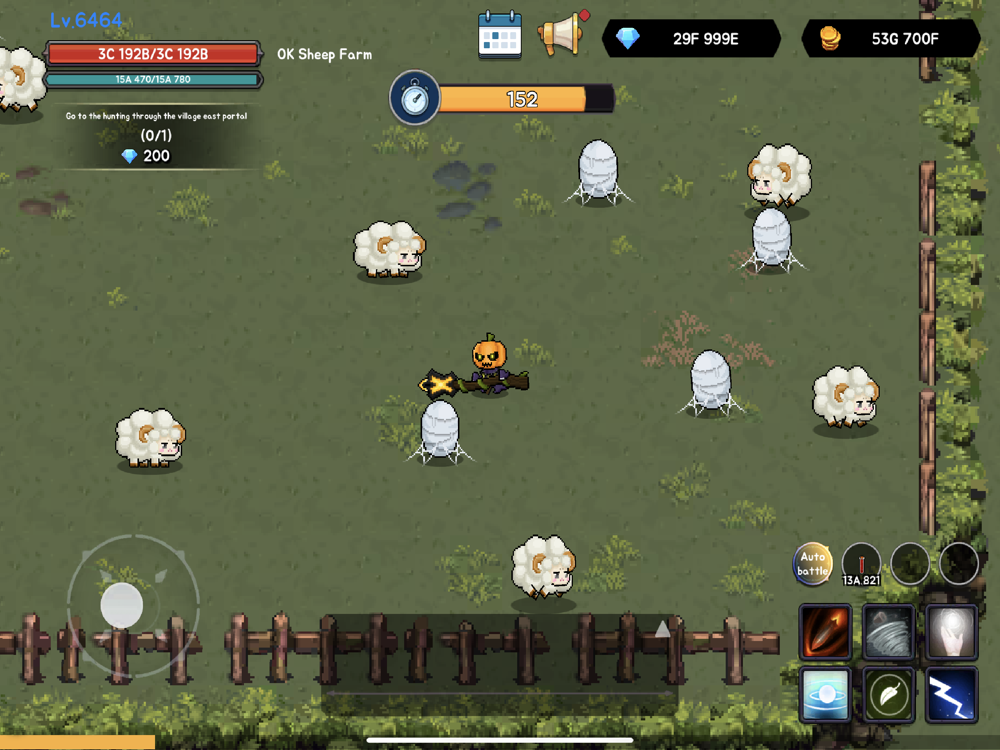Viewport: 1000px width, 750px height.
Task: Open the calendar icon
Action: click(x=500, y=35)
